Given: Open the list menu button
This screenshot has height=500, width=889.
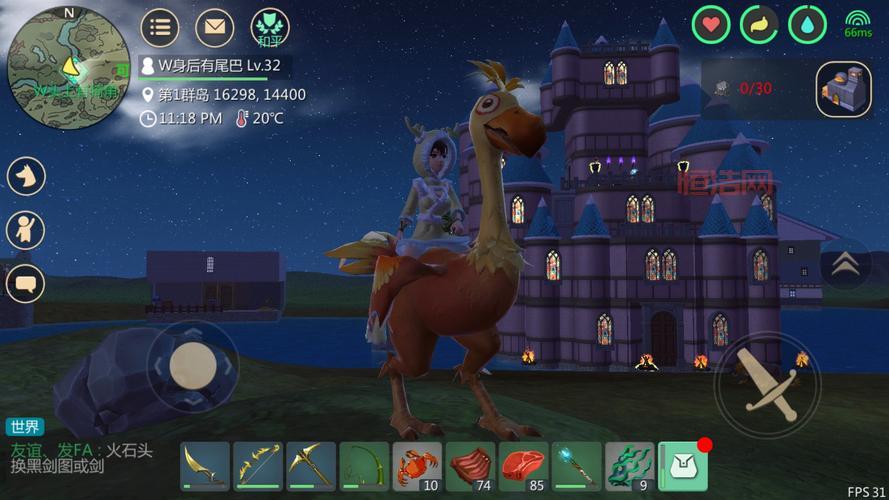Looking at the screenshot, I should coord(159,27).
